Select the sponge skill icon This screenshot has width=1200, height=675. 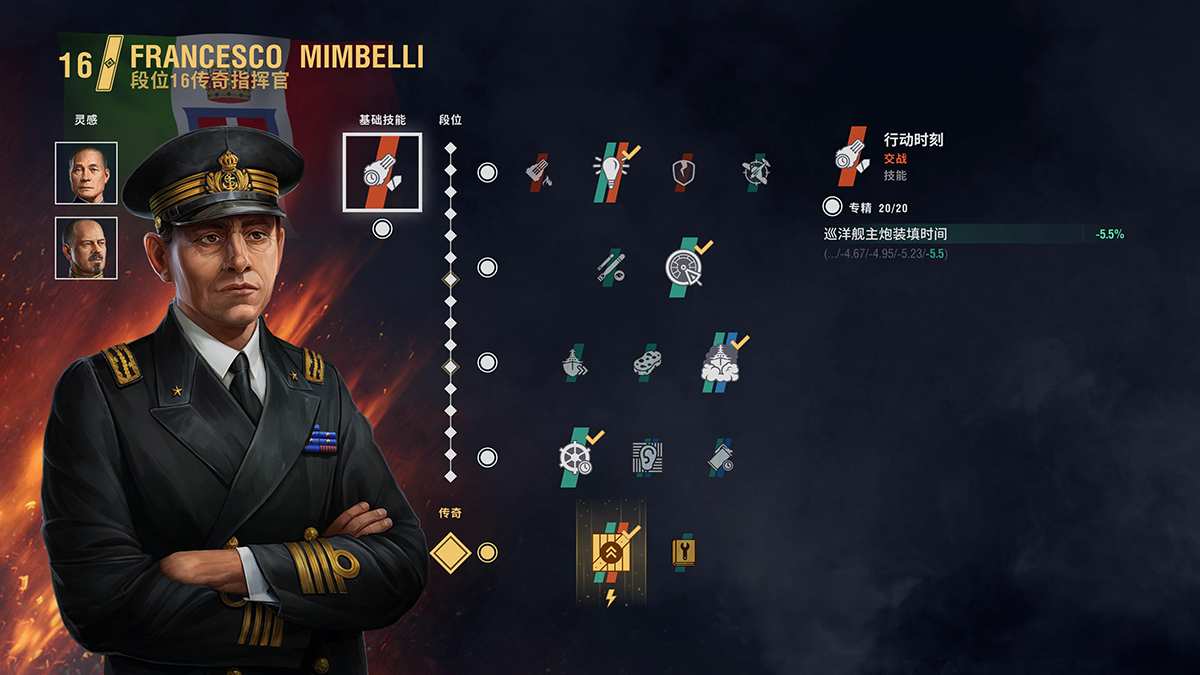647,362
